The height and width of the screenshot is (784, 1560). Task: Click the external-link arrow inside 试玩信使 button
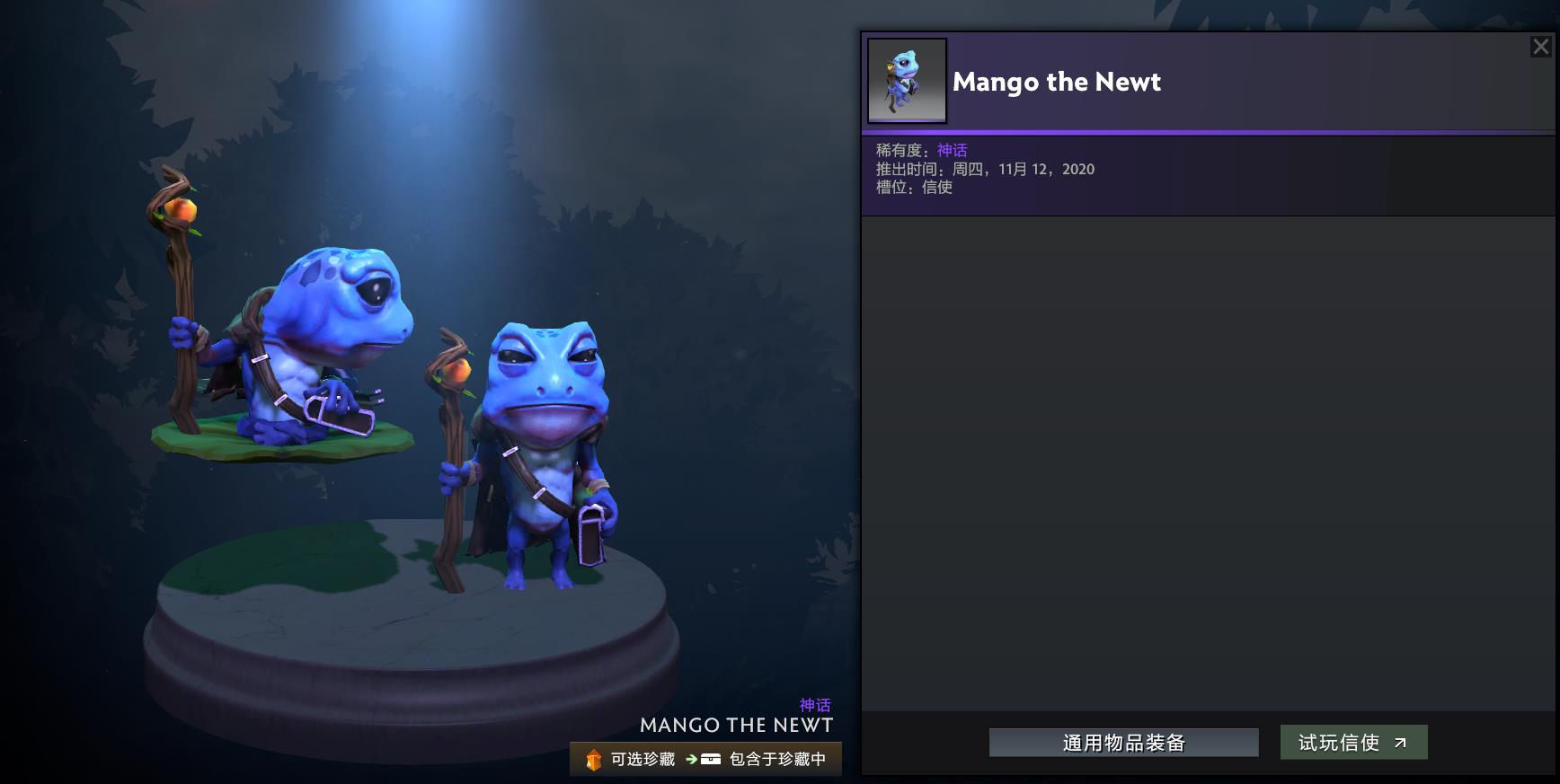[1399, 743]
